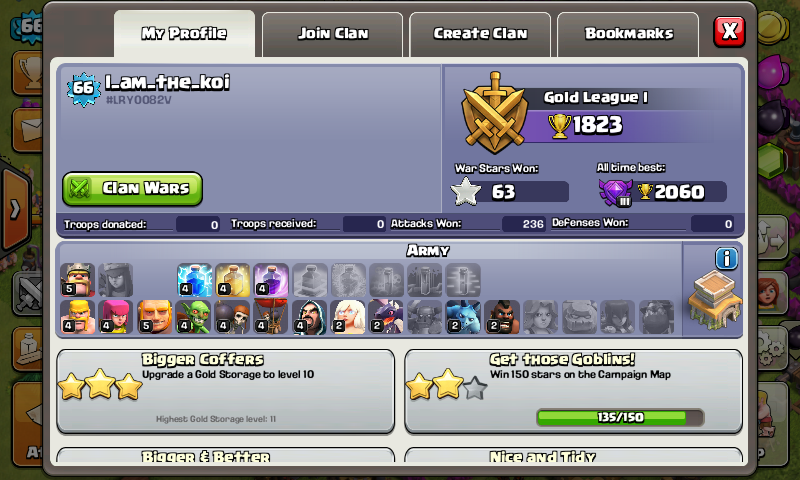Select the My Profile tab
The width and height of the screenshot is (800, 480).
[184, 33]
